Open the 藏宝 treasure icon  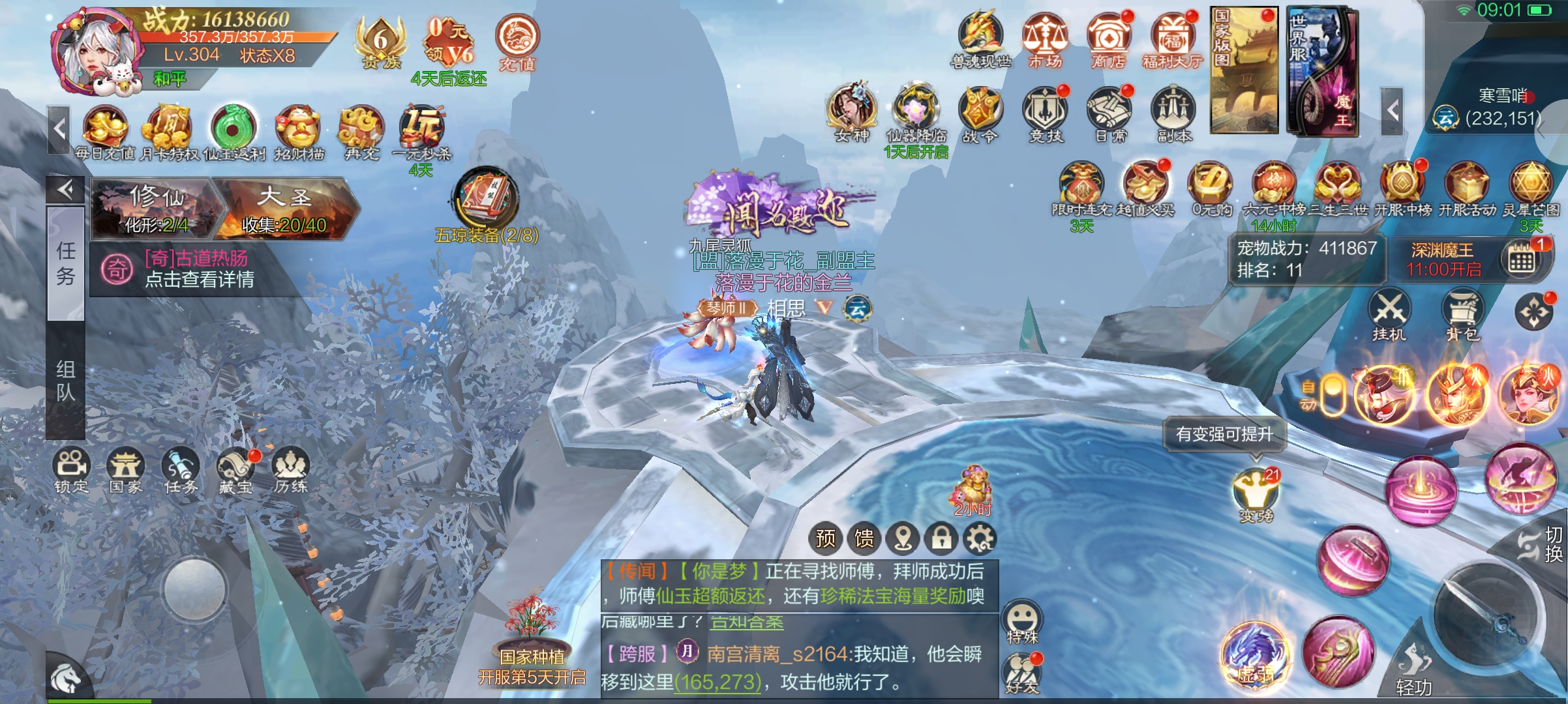[x=235, y=469]
